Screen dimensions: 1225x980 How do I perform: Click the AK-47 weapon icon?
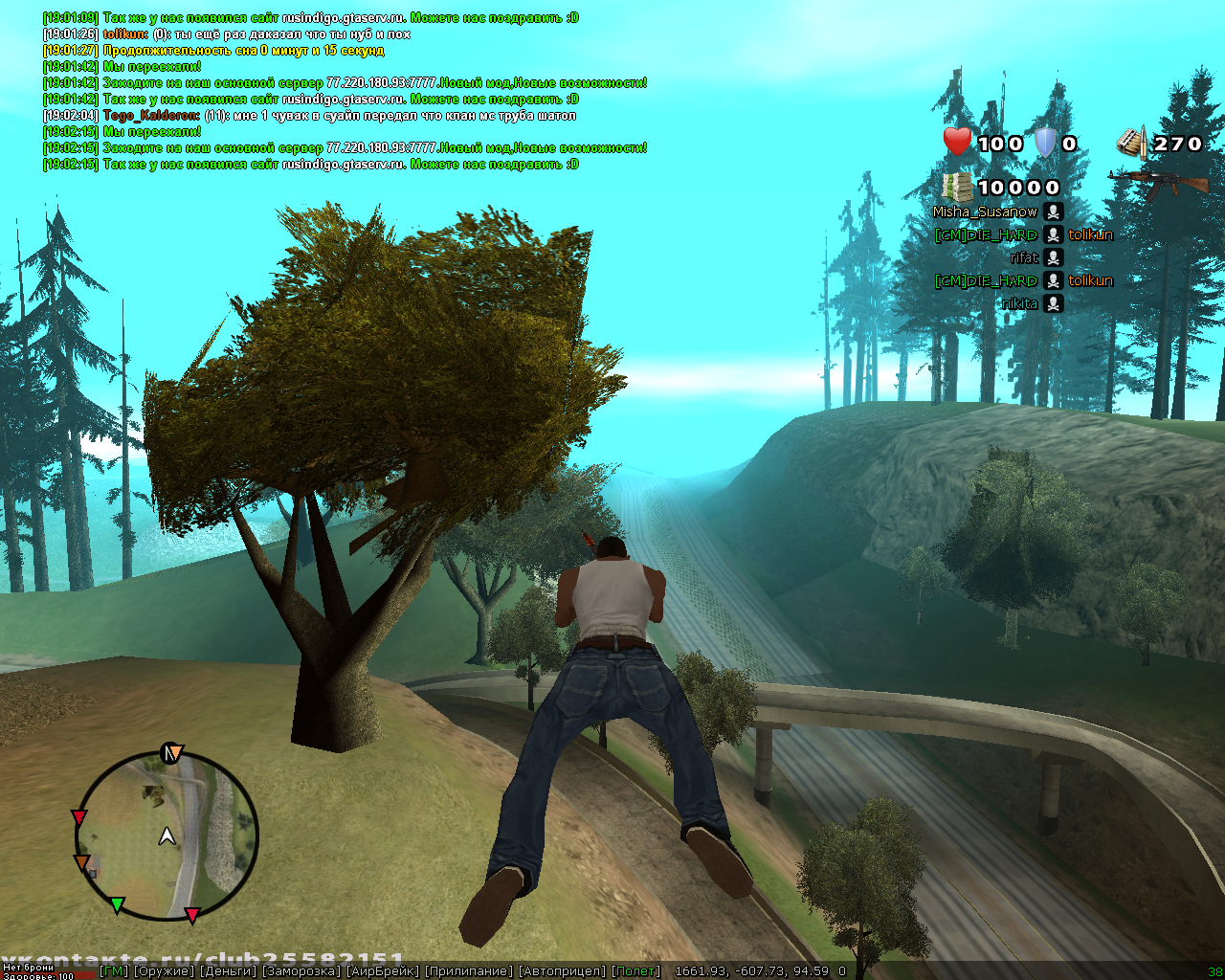pyautogui.click(x=1157, y=181)
